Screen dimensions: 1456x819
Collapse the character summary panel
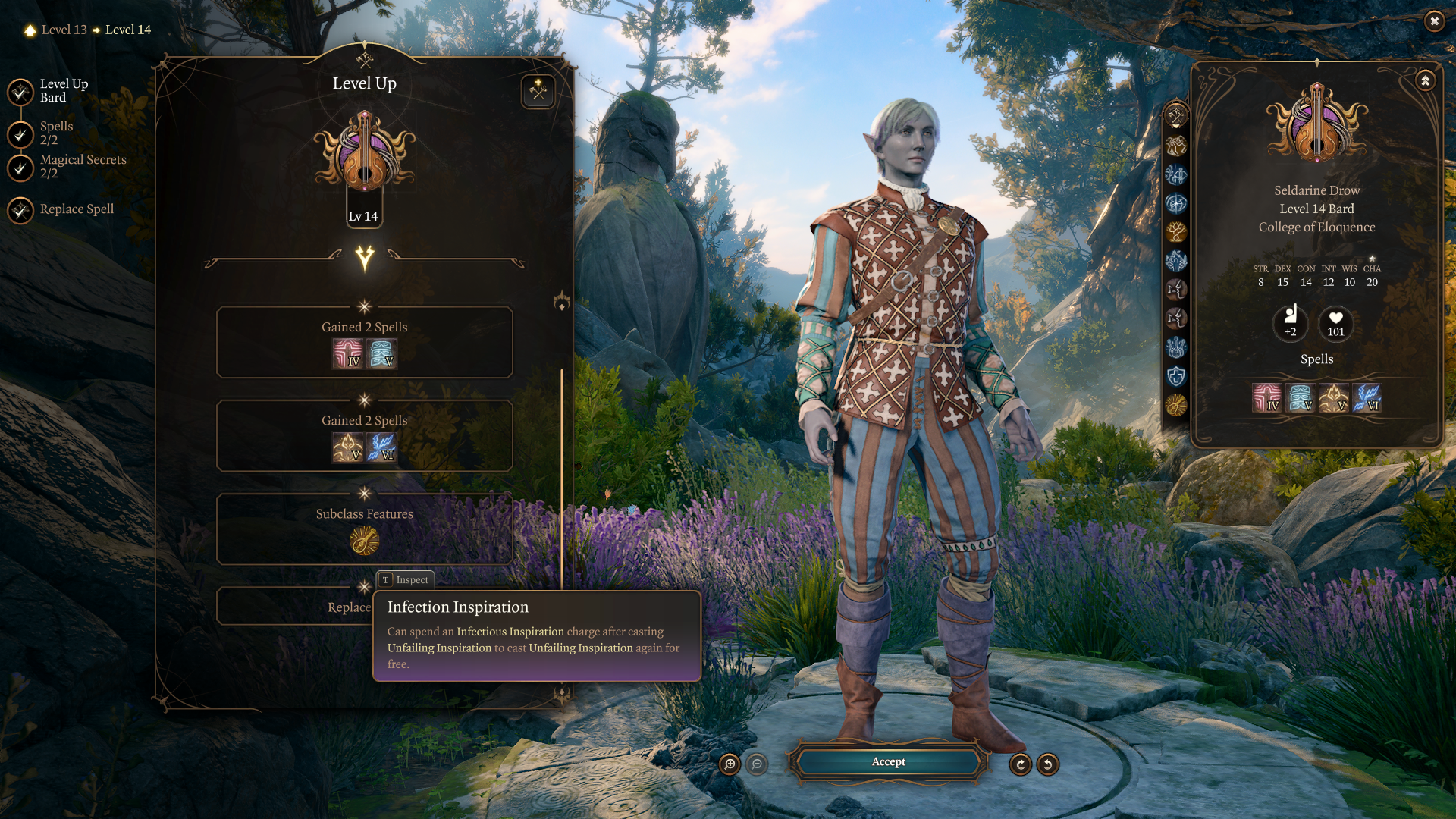point(1425,80)
